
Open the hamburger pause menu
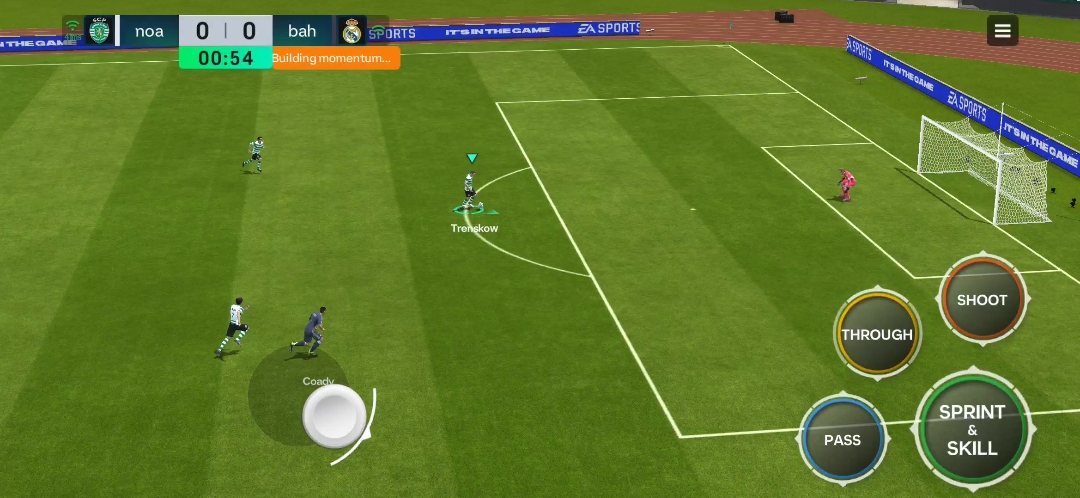point(1002,31)
